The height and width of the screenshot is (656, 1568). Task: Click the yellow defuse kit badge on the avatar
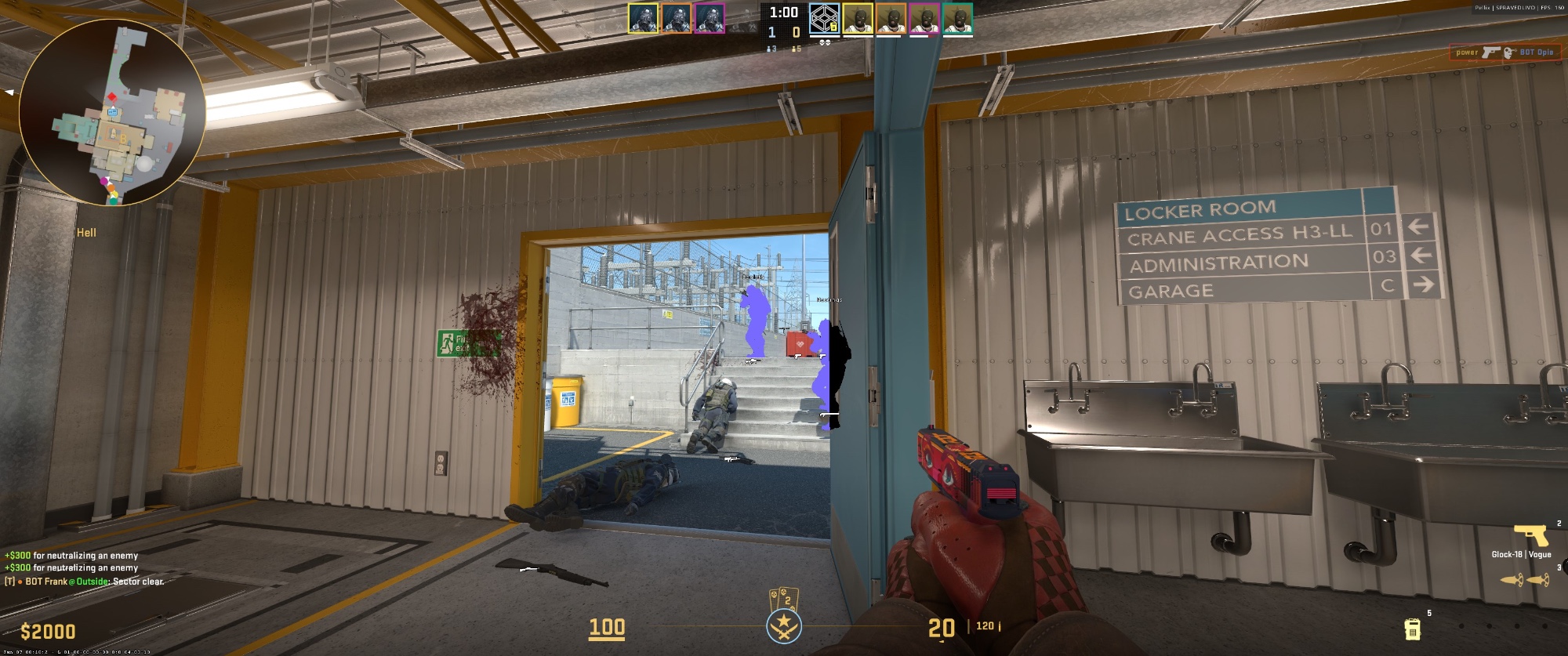pos(834,26)
